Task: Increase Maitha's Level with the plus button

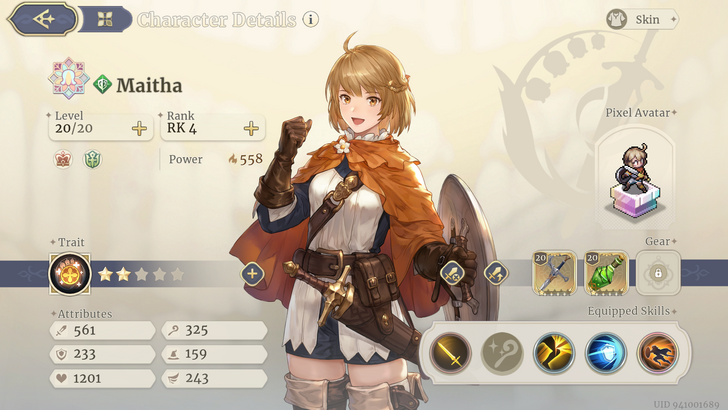Action: click(139, 128)
